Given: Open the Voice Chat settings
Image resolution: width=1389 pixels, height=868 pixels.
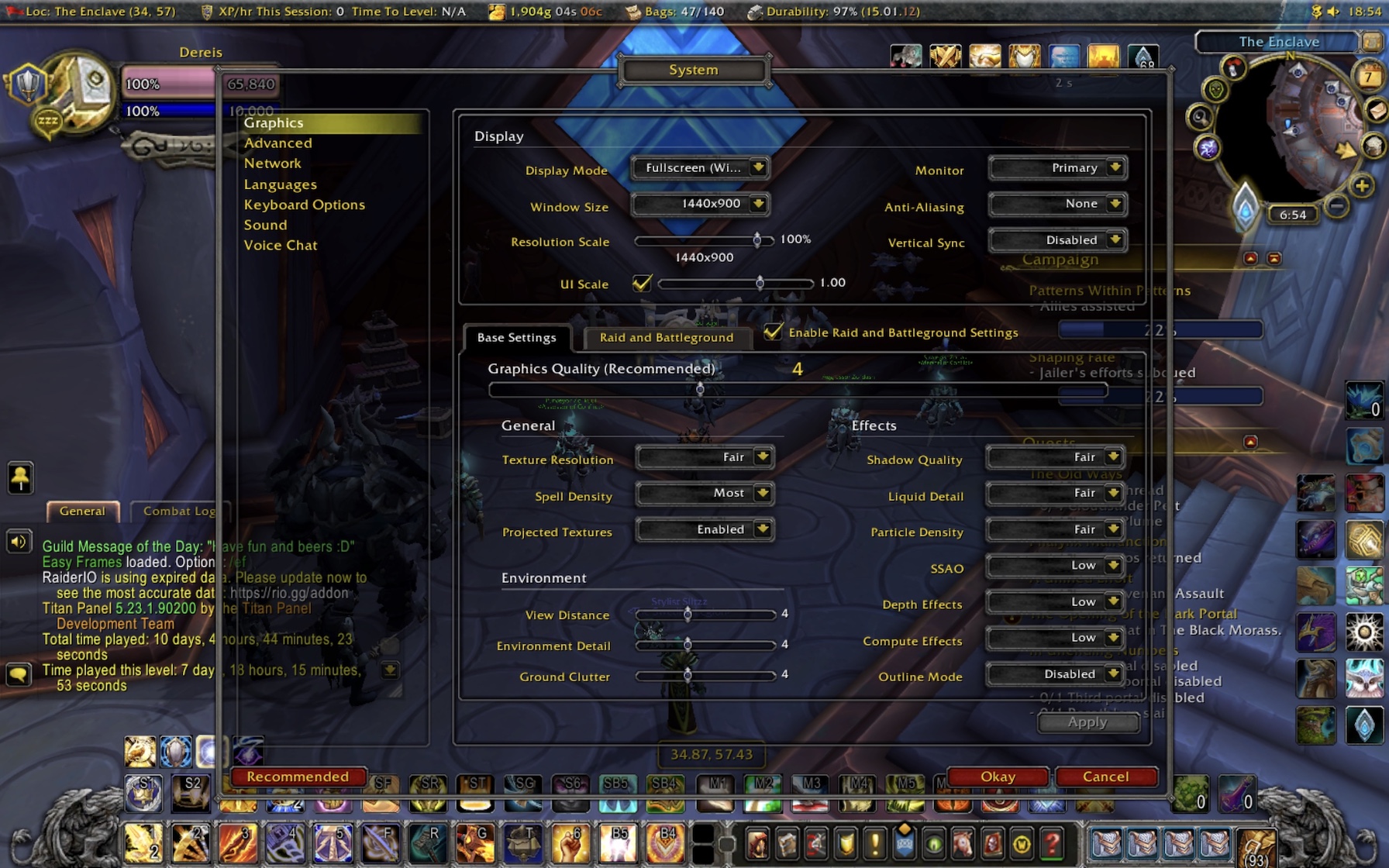Looking at the screenshot, I should pos(281,245).
